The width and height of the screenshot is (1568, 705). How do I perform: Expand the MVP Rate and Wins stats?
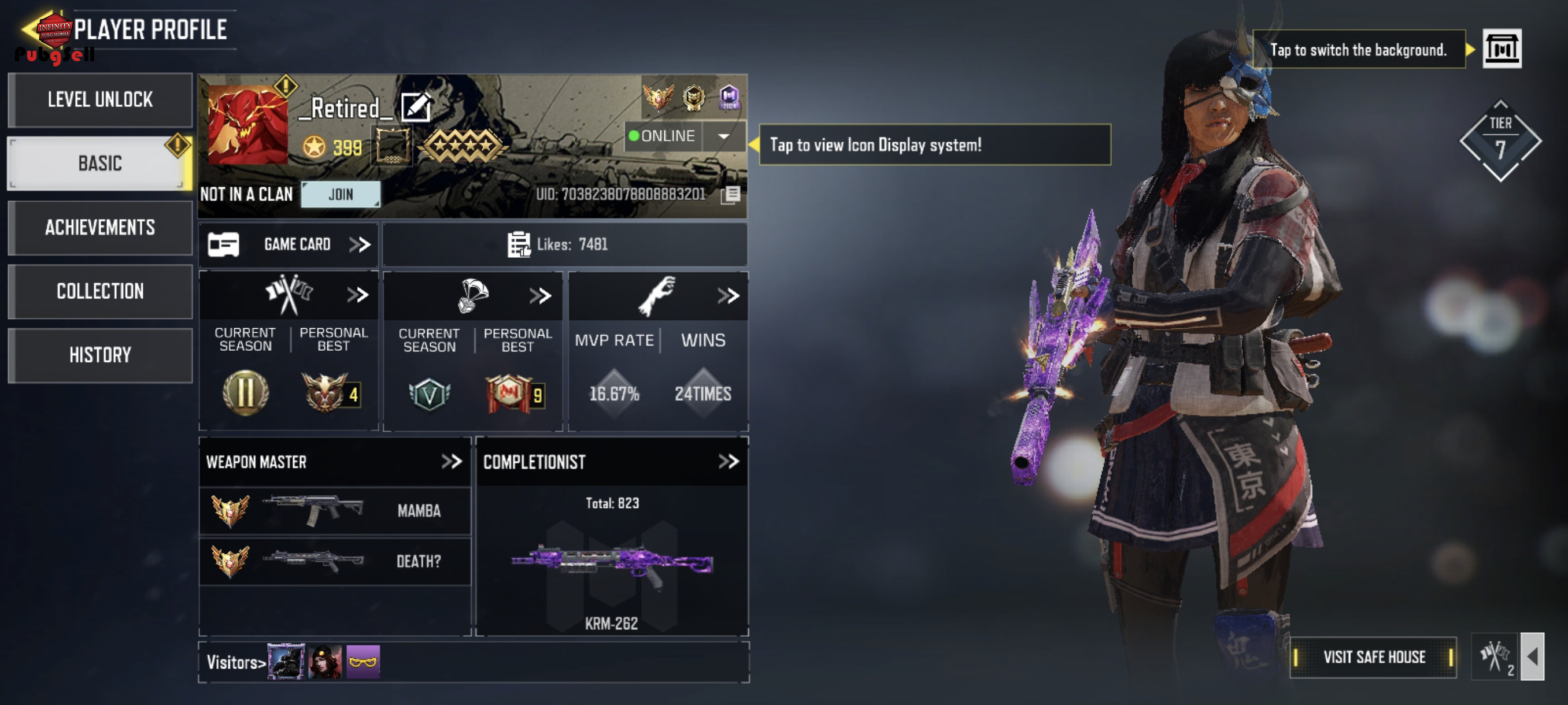(x=727, y=296)
